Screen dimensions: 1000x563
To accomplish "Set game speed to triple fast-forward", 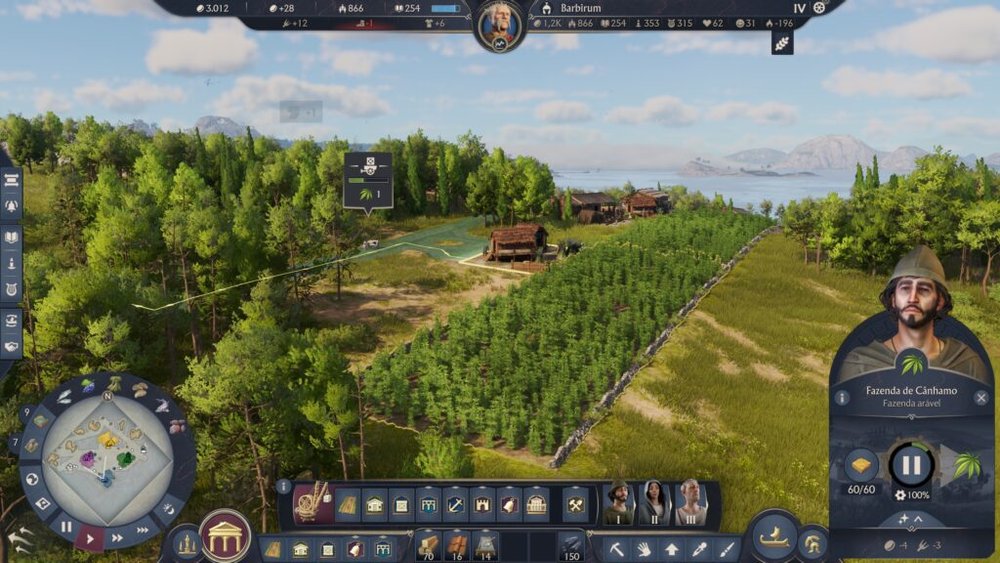I will tap(143, 529).
